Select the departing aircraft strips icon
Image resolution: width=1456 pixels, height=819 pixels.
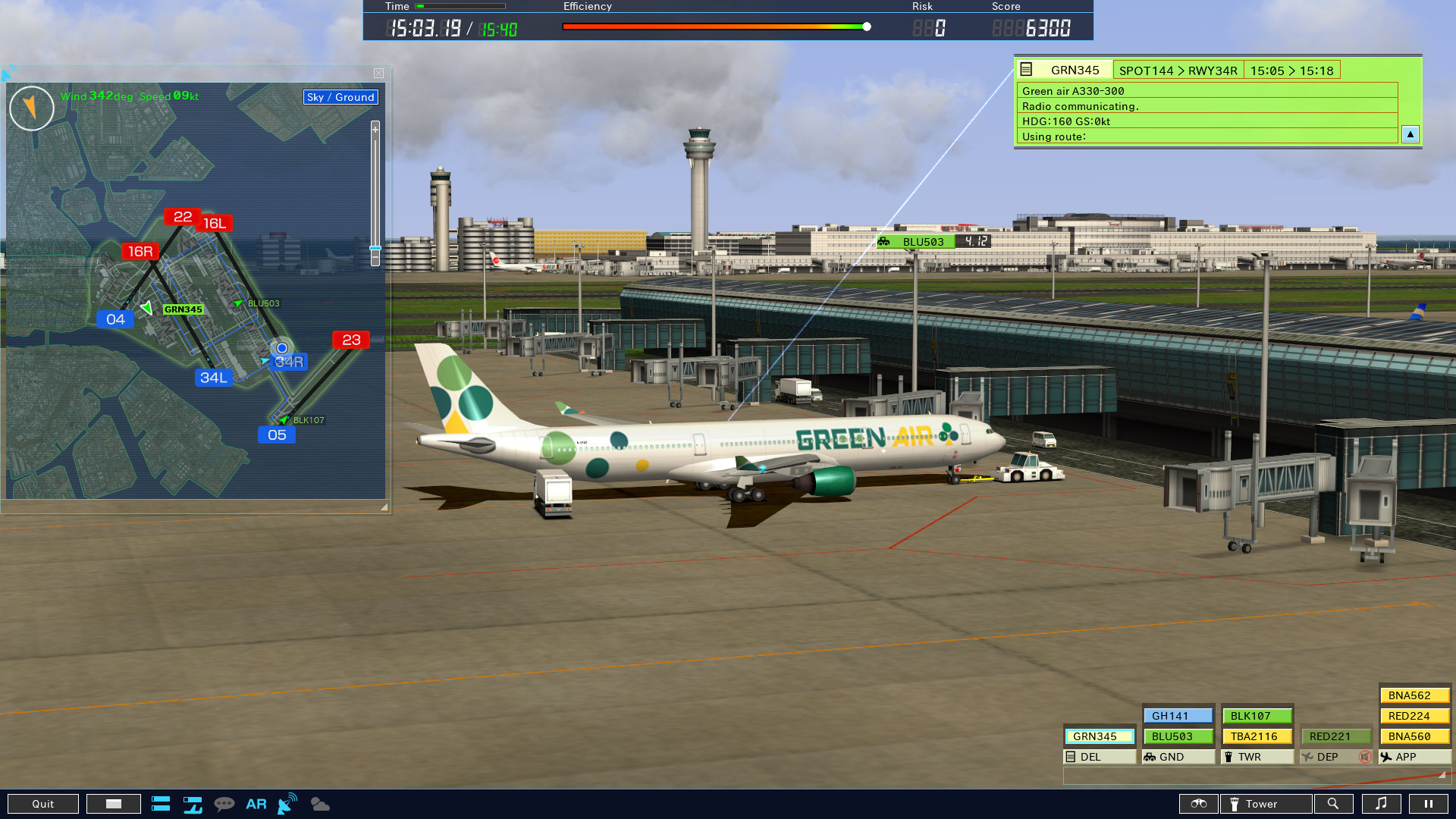pyautogui.click(x=193, y=804)
